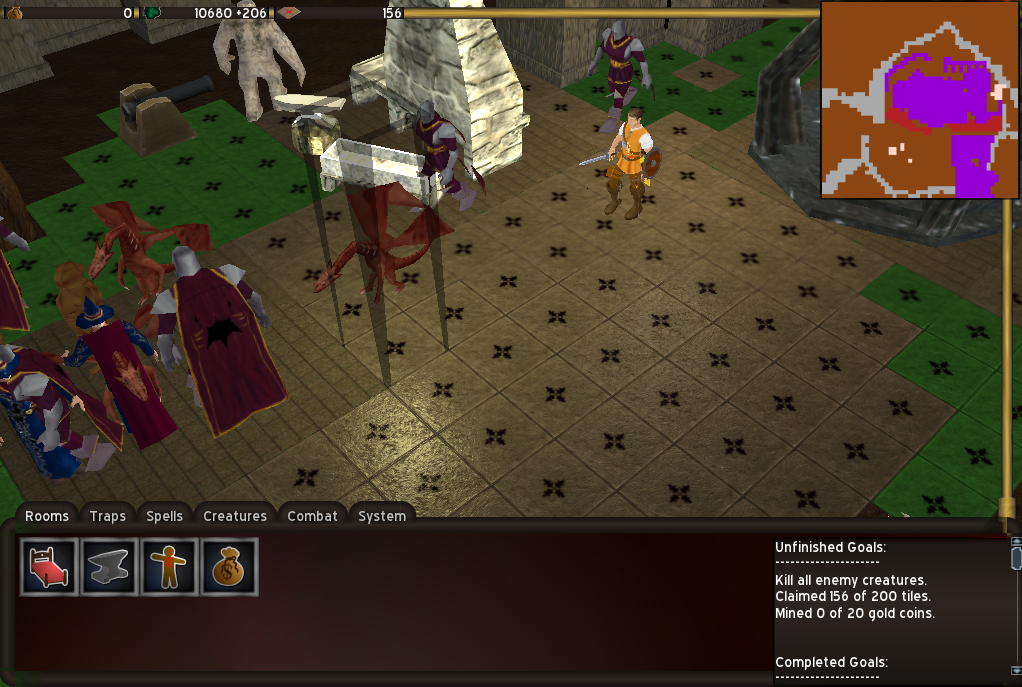The height and width of the screenshot is (687, 1022).
Task: Switch to the Rooms tab
Action: click(47, 516)
